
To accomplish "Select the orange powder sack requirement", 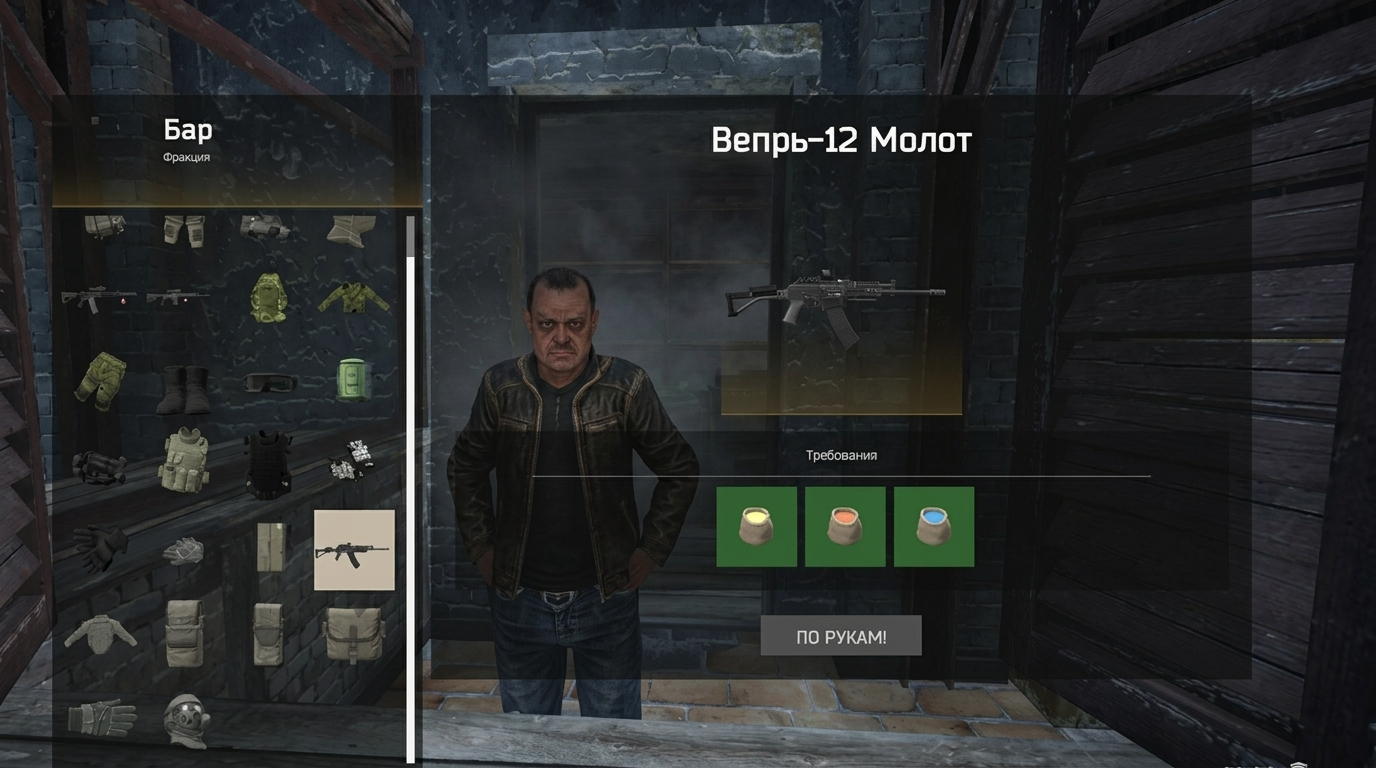I will click(845, 527).
